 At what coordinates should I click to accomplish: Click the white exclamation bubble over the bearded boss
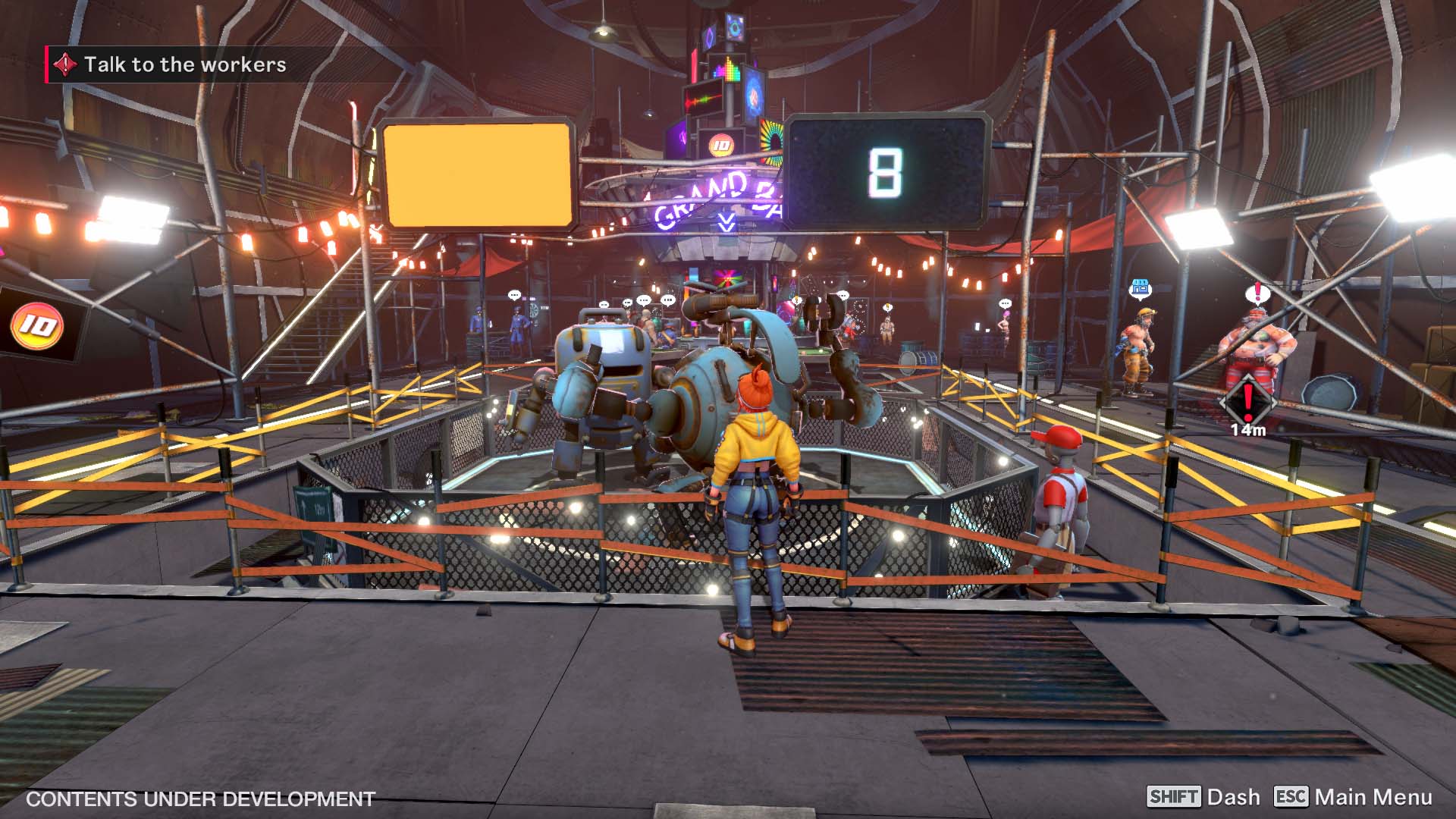click(x=1257, y=292)
